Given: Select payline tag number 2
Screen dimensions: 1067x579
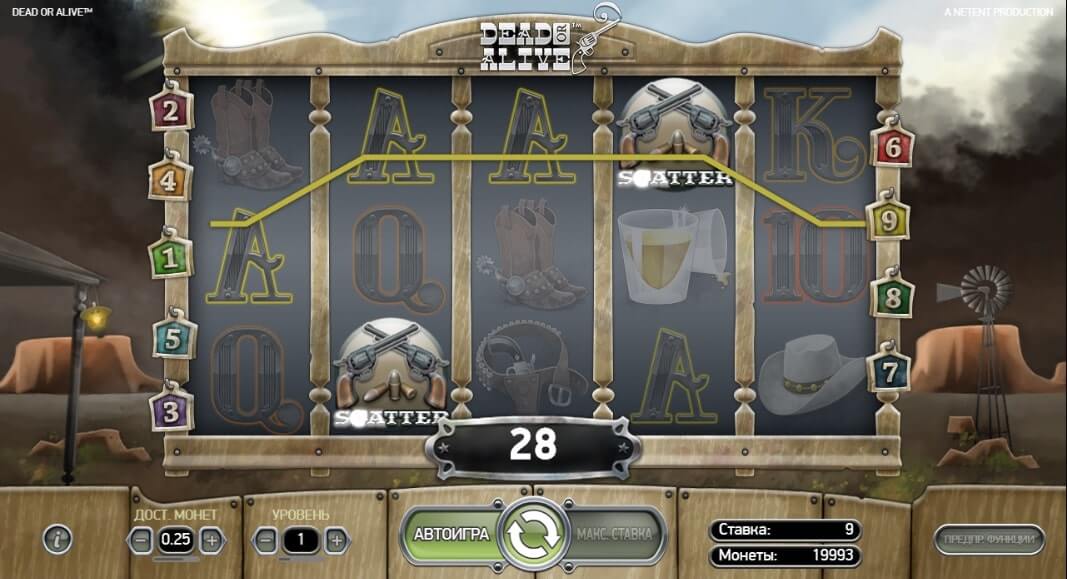Looking at the screenshot, I should pyautogui.click(x=171, y=110).
